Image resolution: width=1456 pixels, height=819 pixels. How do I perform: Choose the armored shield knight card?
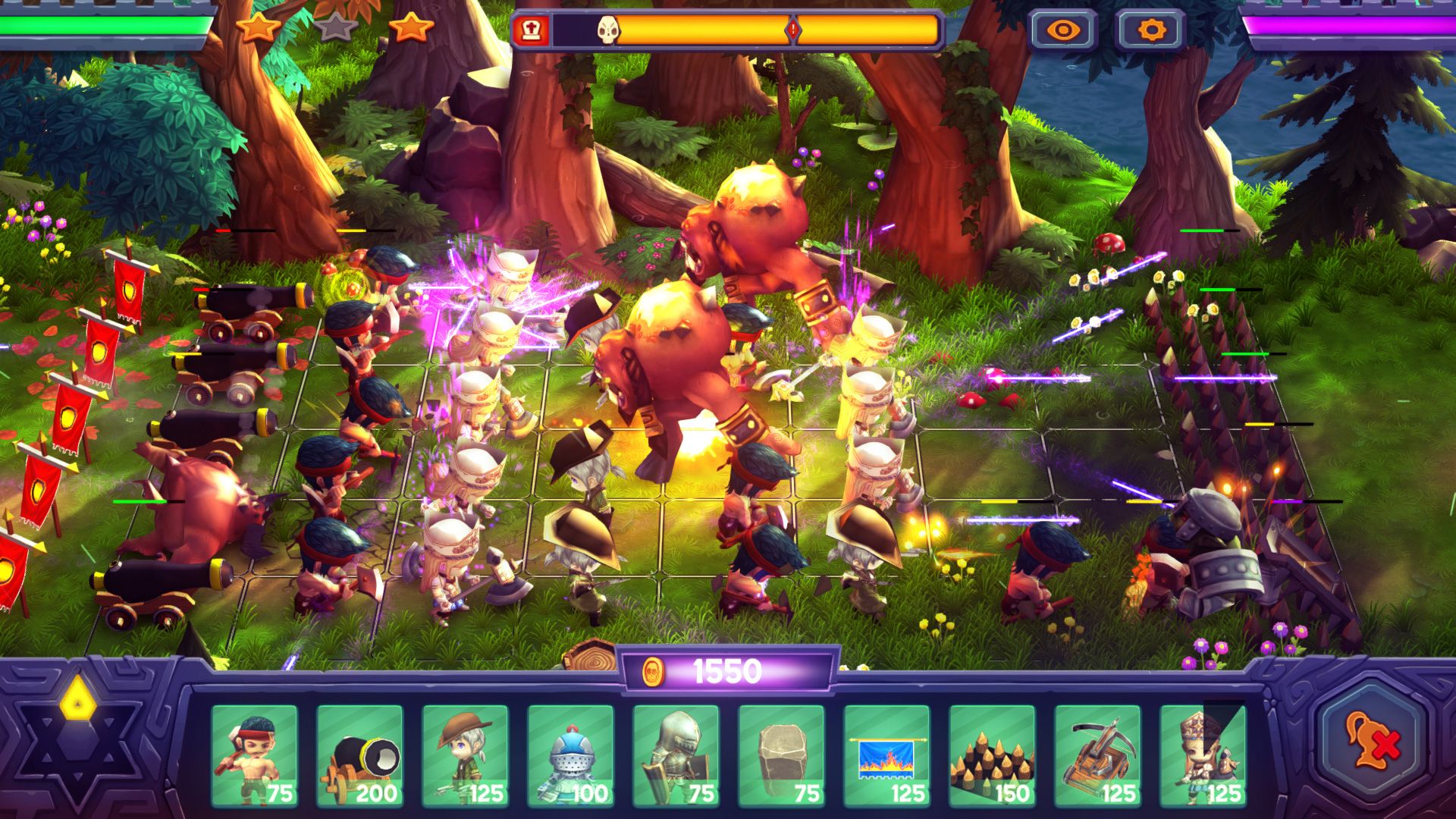tap(676, 755)
